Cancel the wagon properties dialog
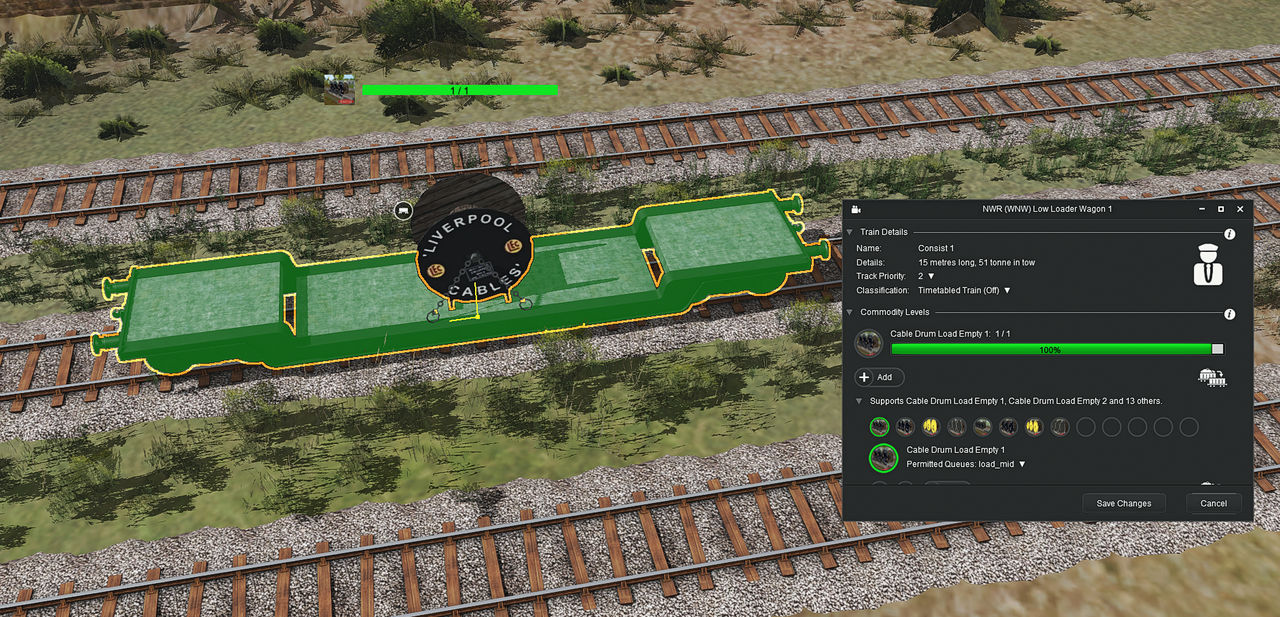Screen dimensions: 1280x617 [x=1213, y=503]
